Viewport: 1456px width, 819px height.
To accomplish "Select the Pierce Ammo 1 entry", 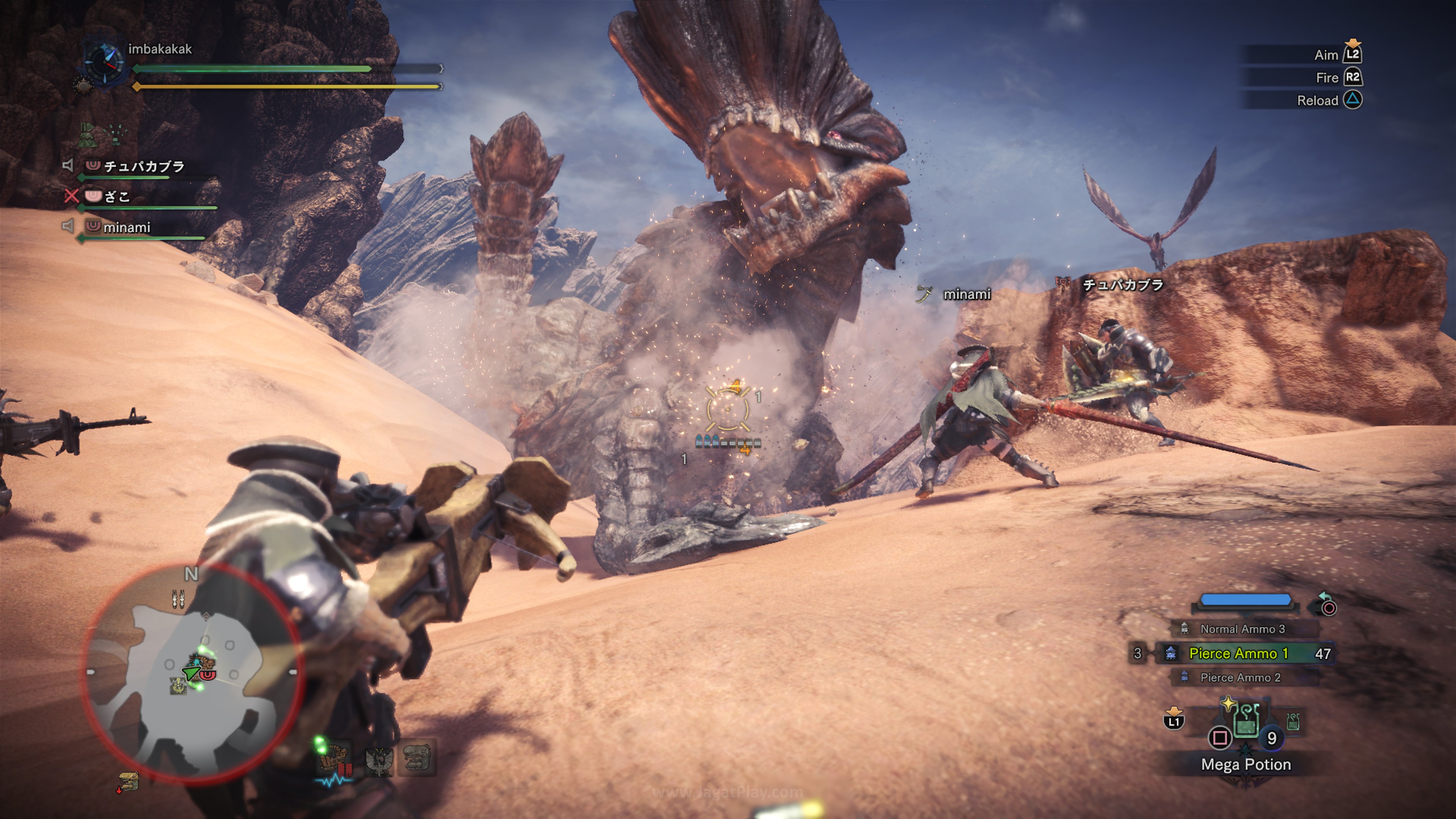I will [1238, 653].
